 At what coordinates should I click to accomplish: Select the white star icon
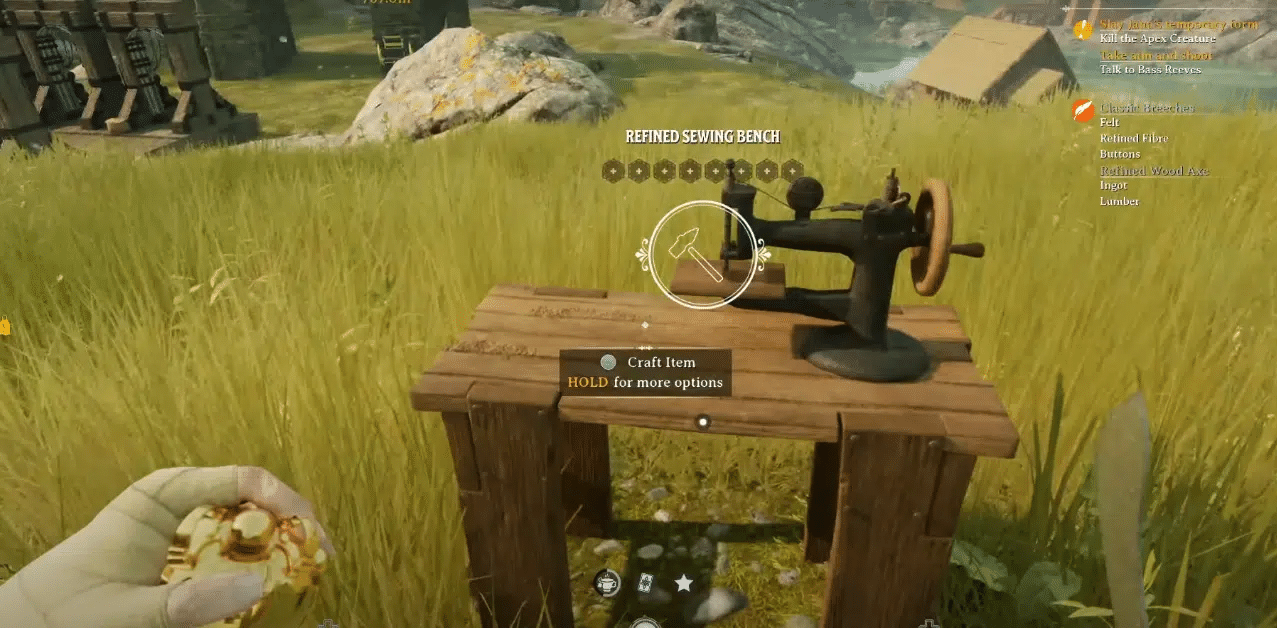click(684, 583)
